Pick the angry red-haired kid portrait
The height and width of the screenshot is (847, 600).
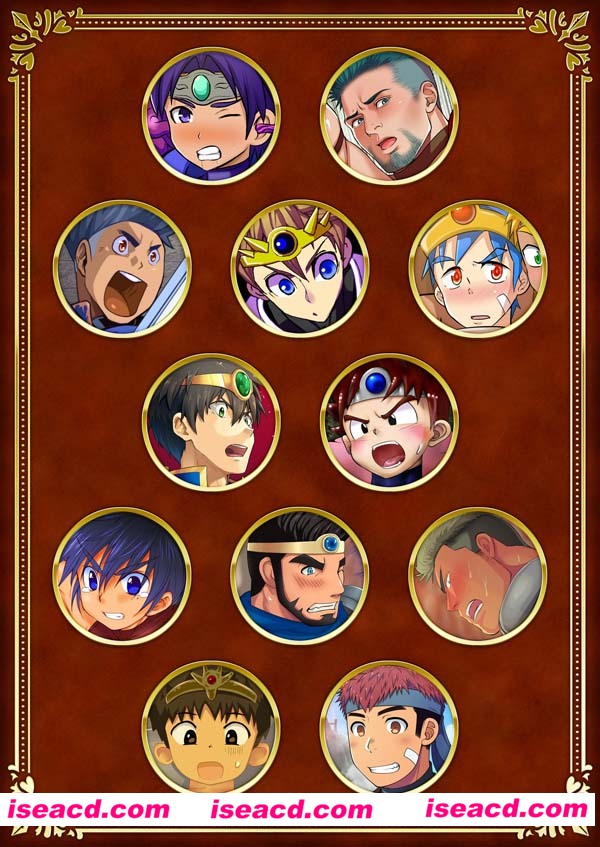coord(389,422)
